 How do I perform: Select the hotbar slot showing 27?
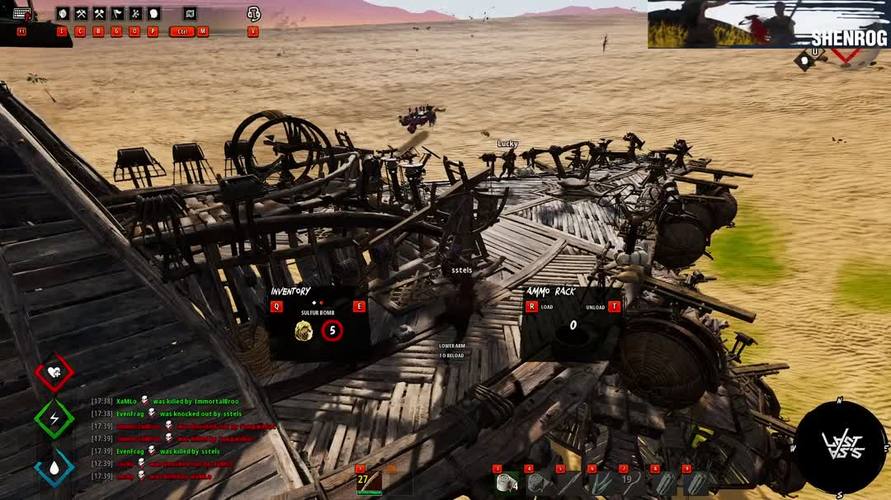(367, 482)
